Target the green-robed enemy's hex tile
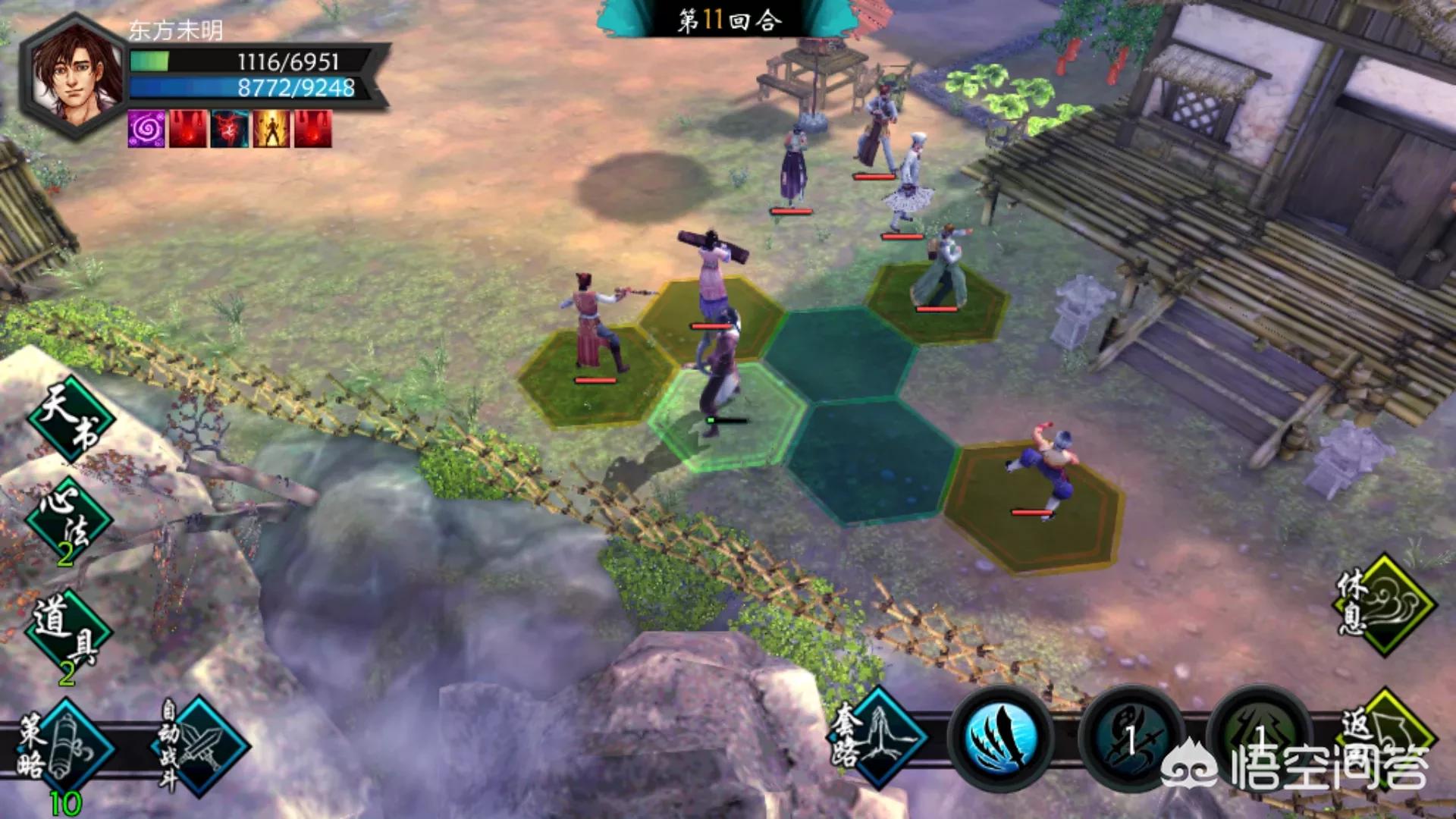The width and height of the screenshot is (1456, 819). 937,303
